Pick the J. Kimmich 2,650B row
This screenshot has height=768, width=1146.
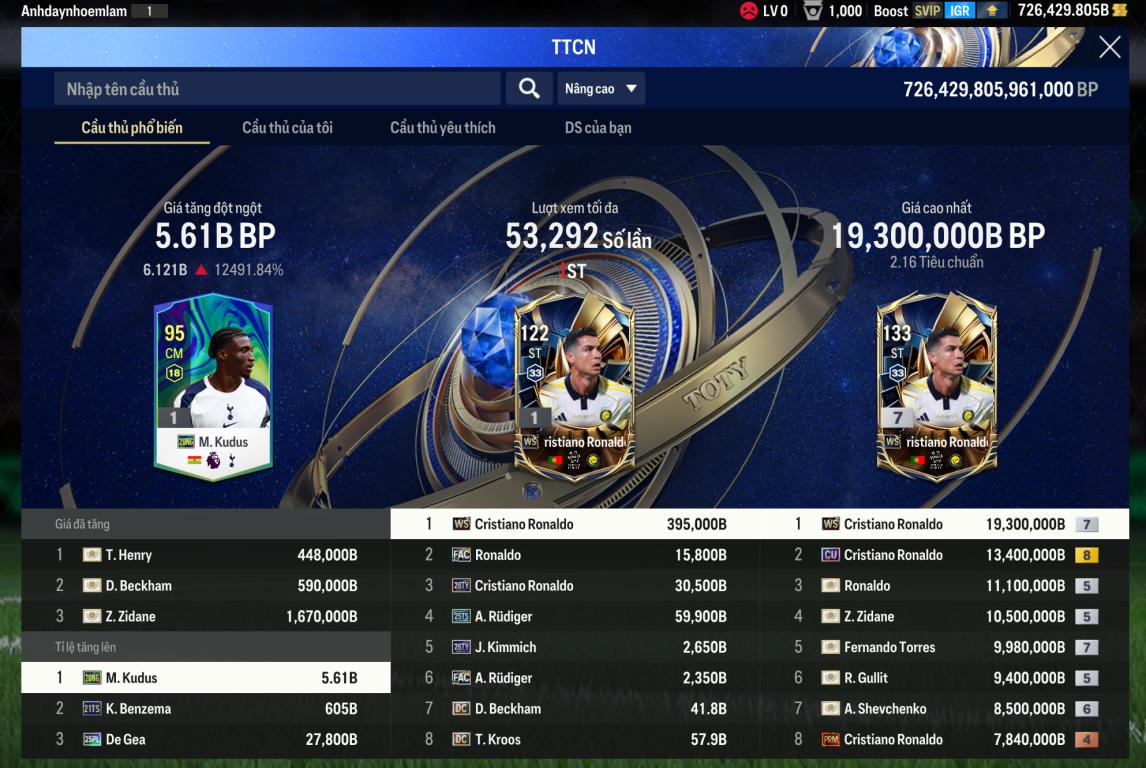575,647
